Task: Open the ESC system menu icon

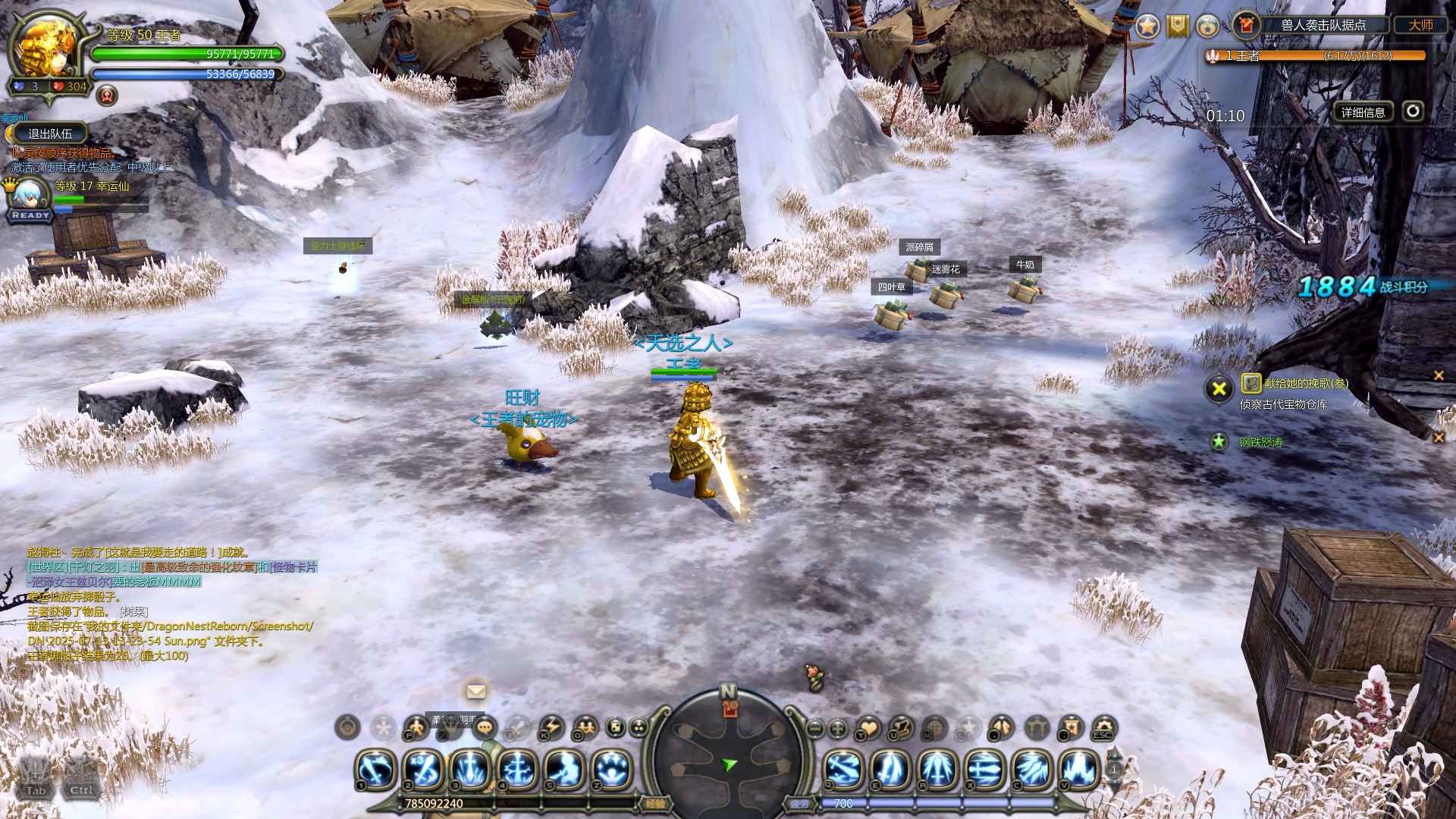Action: tap(1103, 729)
